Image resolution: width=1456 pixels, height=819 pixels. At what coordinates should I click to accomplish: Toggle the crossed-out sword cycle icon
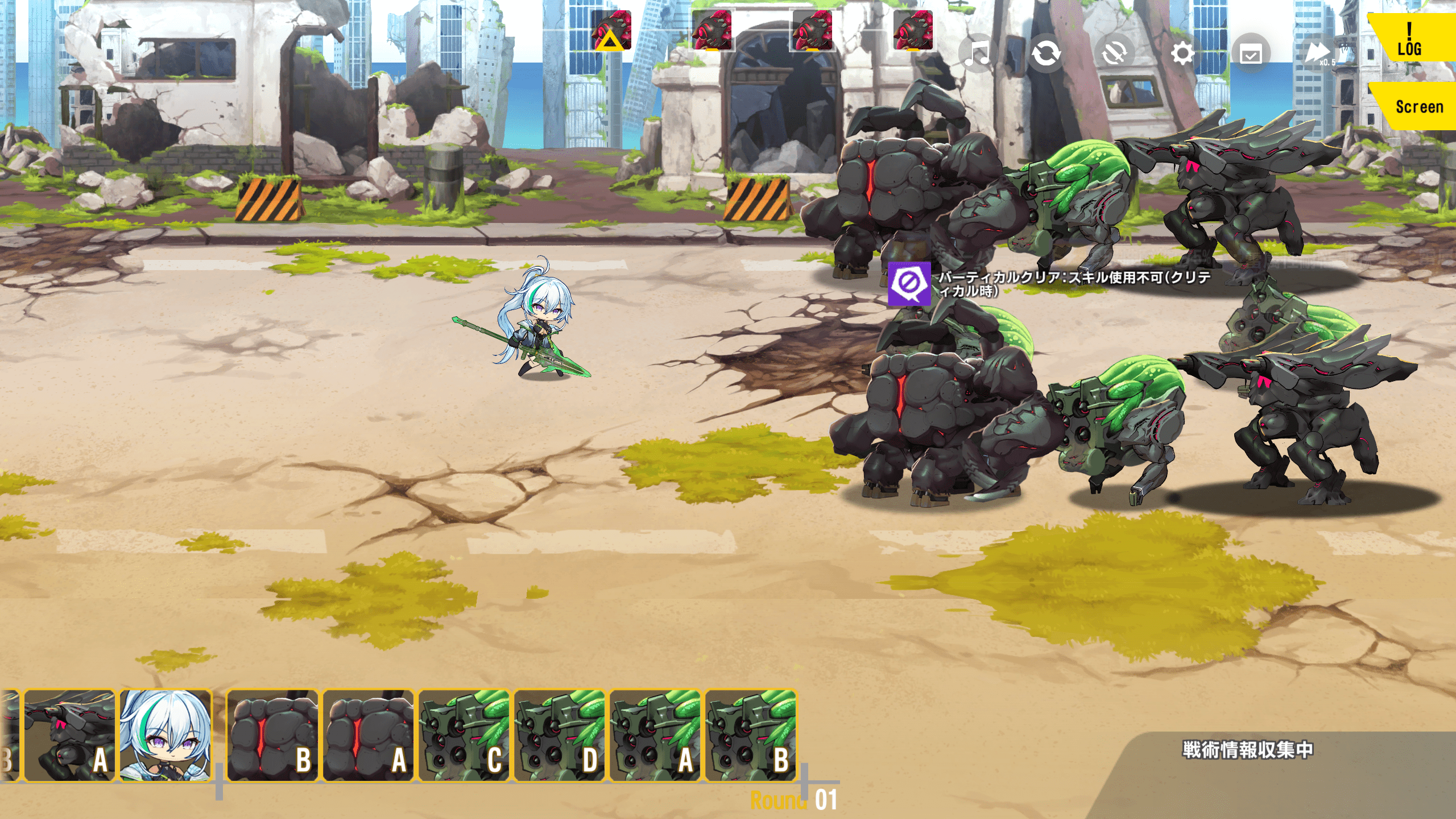tap(1114, 54)
